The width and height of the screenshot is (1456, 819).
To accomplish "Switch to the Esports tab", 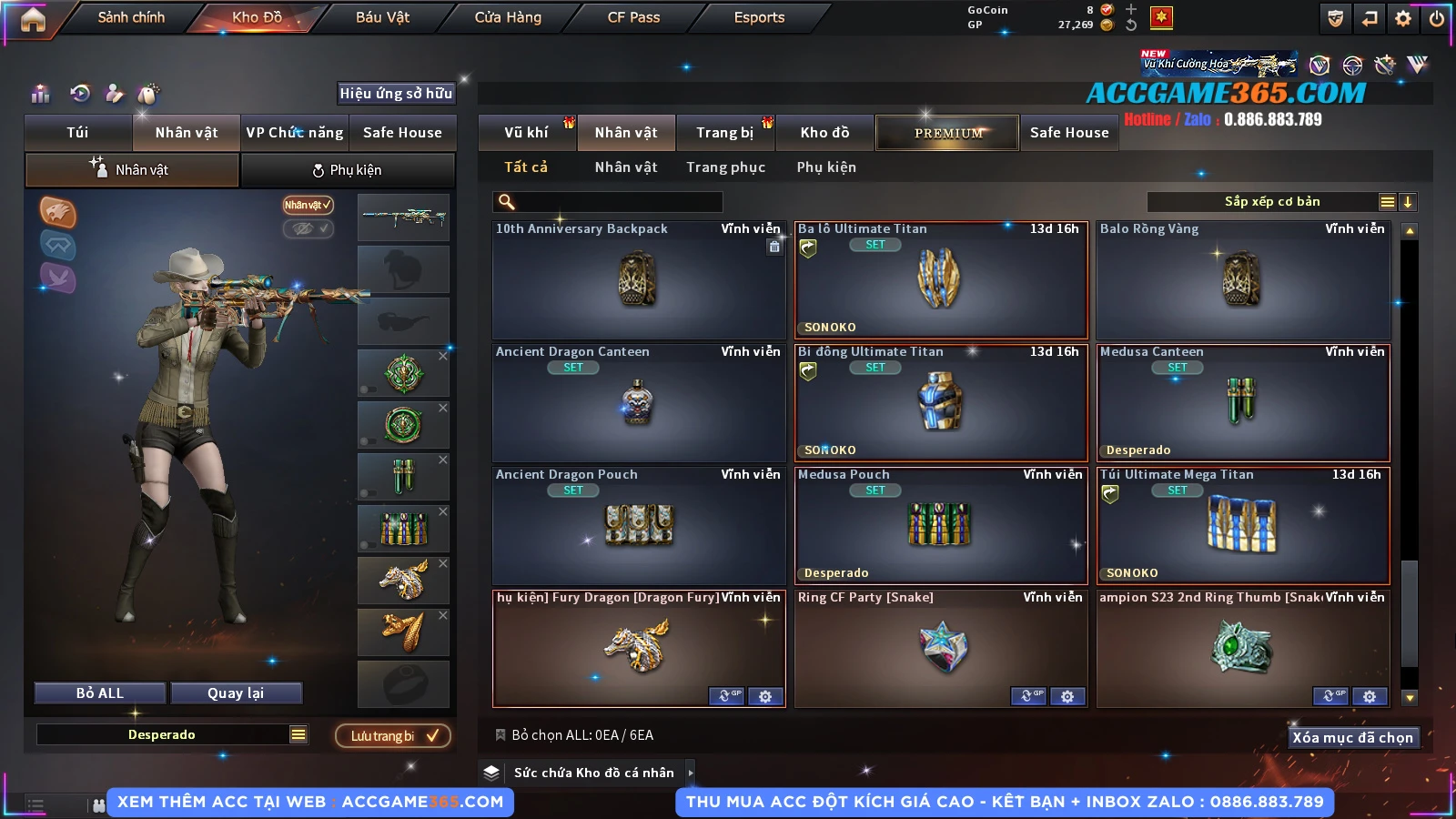I will (x=759, y=17).
